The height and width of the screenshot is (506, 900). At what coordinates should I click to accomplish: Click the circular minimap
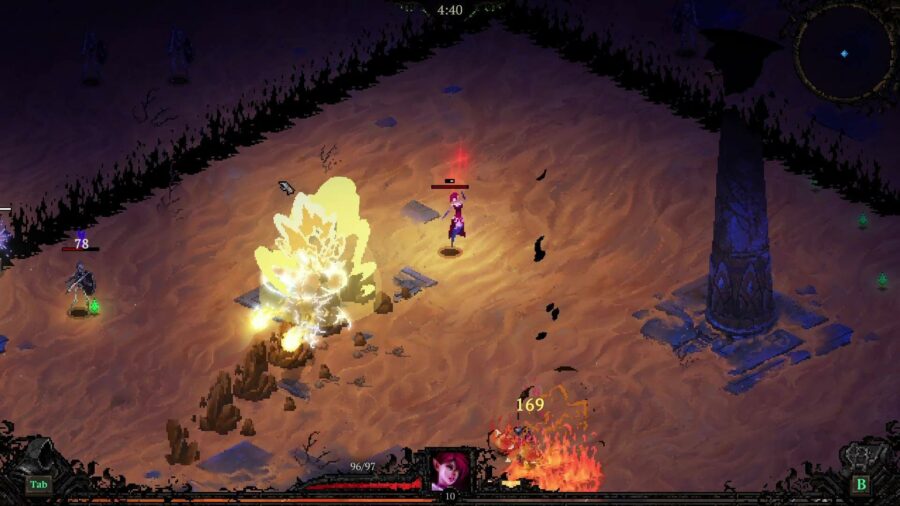click(844, 52)
